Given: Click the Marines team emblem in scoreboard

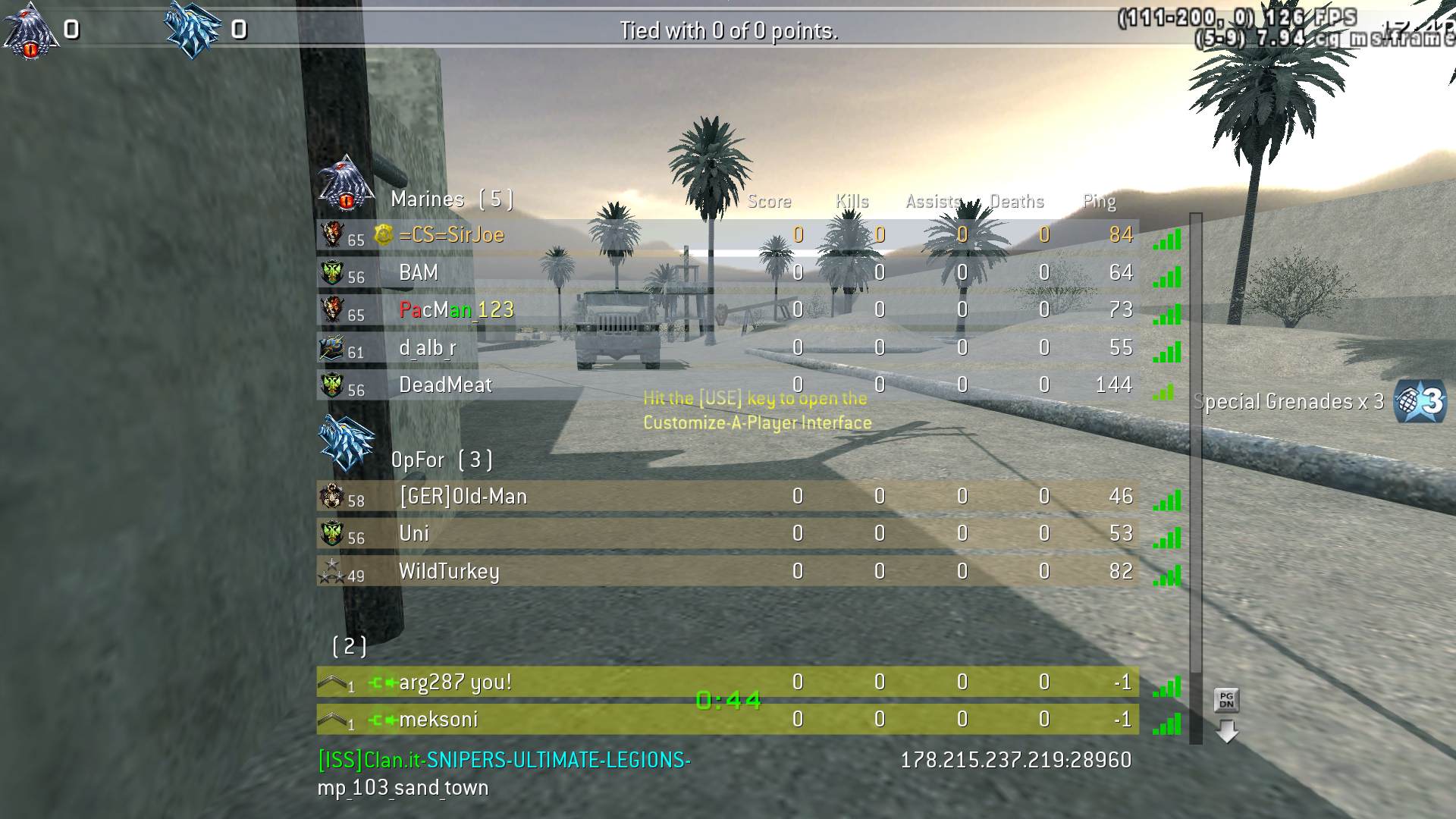Looking at the screenshot, I should [x=346, y=184].
